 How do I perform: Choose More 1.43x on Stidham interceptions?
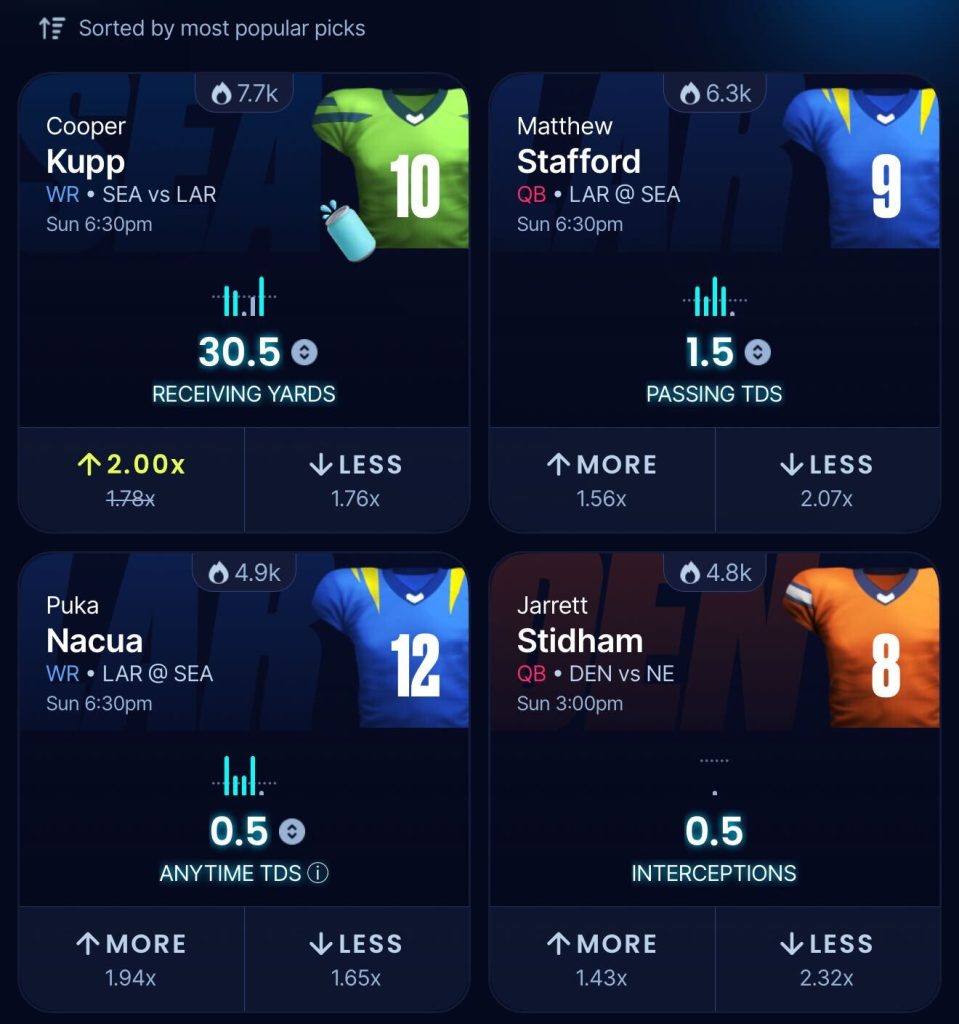click(x=602, y=958)
